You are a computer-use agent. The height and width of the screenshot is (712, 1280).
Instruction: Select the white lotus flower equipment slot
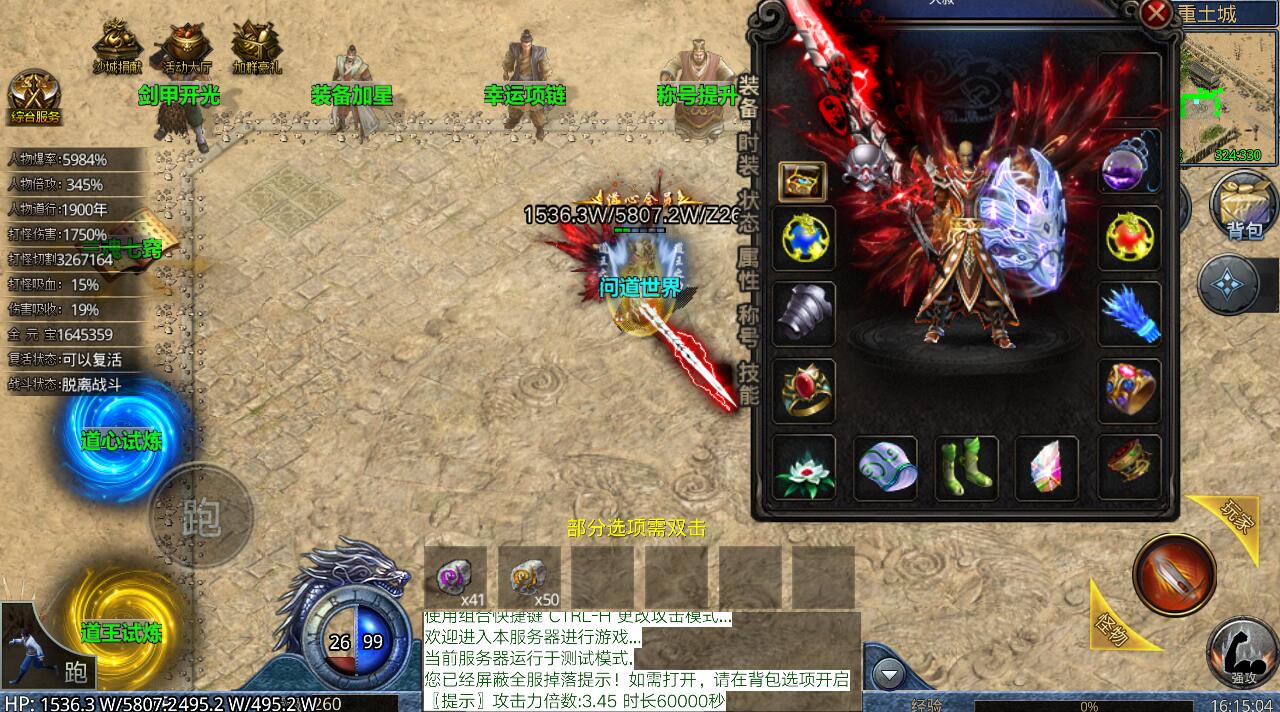coord(804,468)
